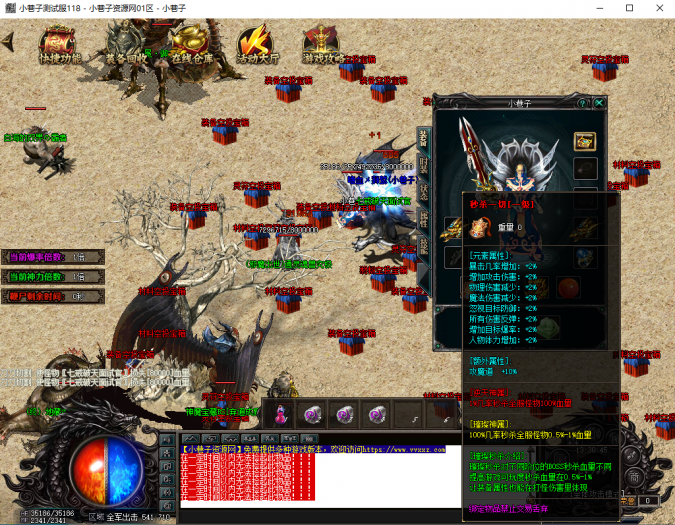The height and width of the screenshot is (525, 675).
Task: Switch to the 属性 attributes tab
Action: click(x=423, y=217)
